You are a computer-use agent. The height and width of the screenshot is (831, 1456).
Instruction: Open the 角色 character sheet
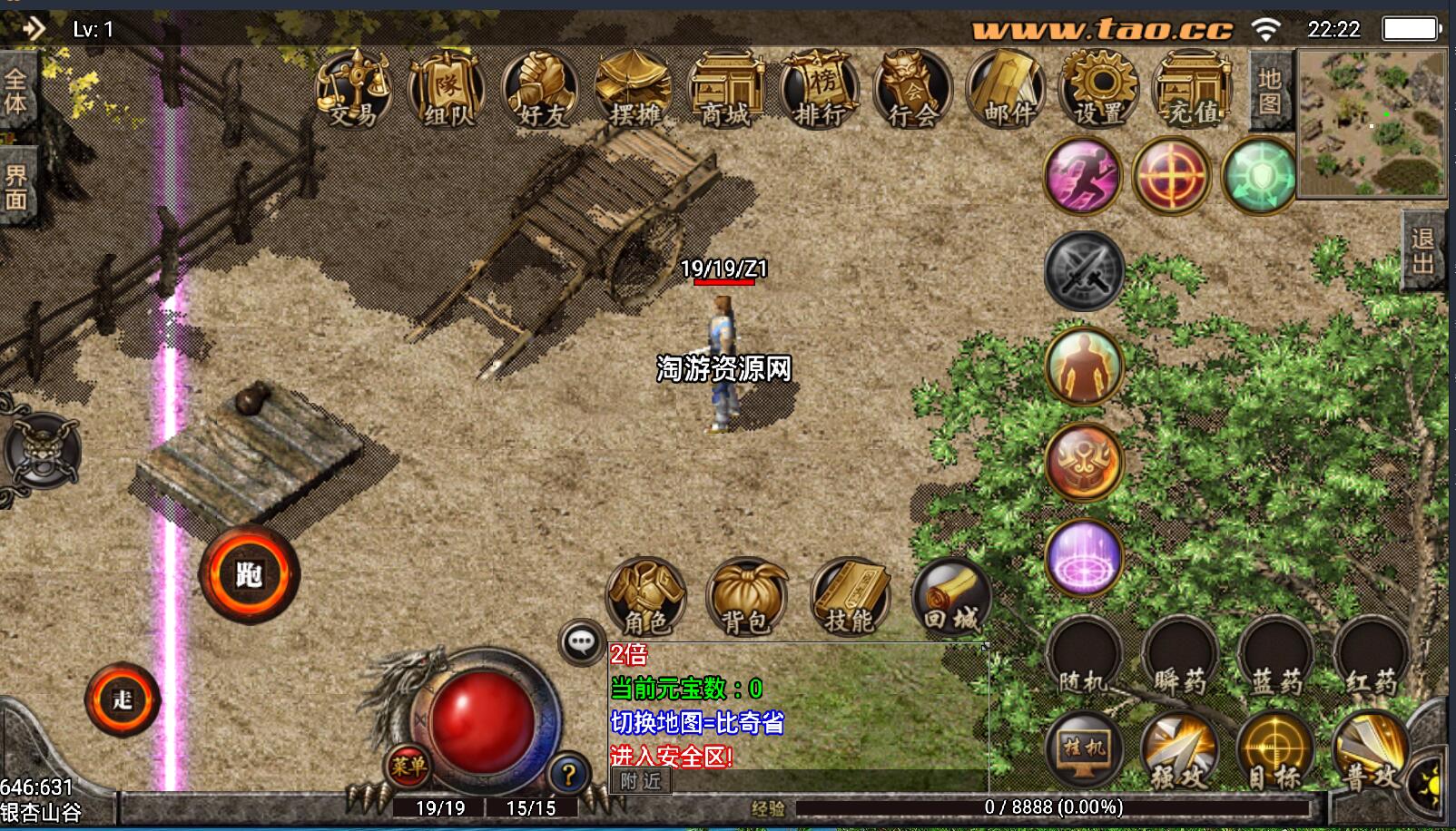645,597
